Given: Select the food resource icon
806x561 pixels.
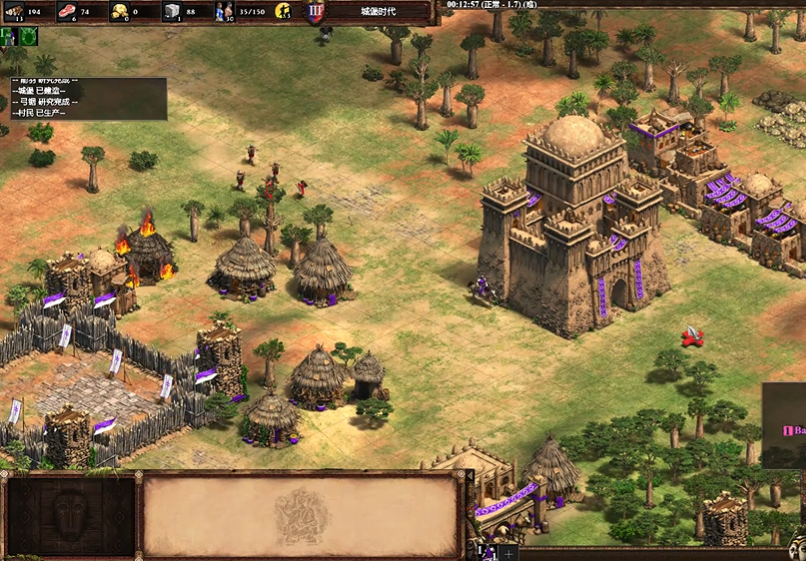Looking at the screenshot, I should tap(67, 11).
